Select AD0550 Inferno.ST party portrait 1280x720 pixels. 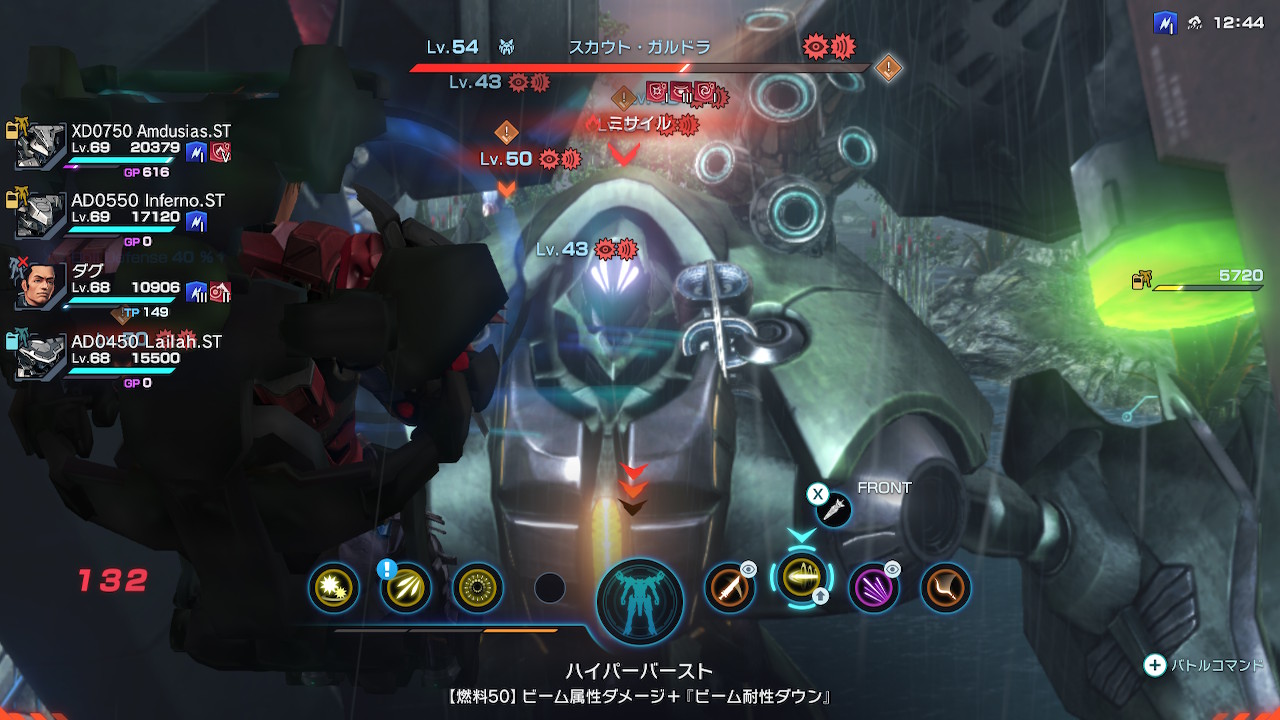pyautogui.click(x=40, y=216)
